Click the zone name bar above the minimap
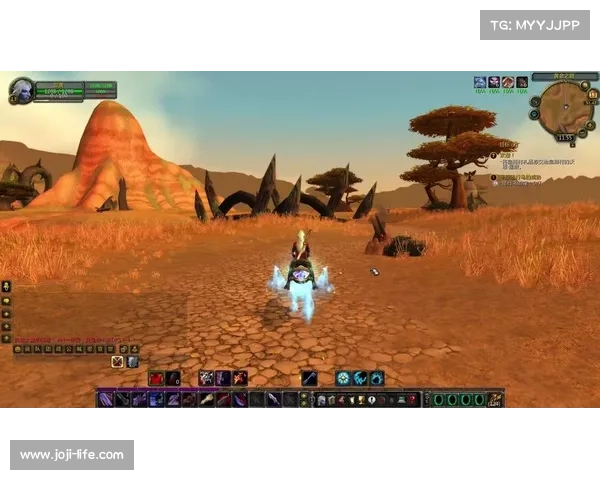The width and height of the screenshot is (600, 480). pyautogui.click(x=551, y=76)
